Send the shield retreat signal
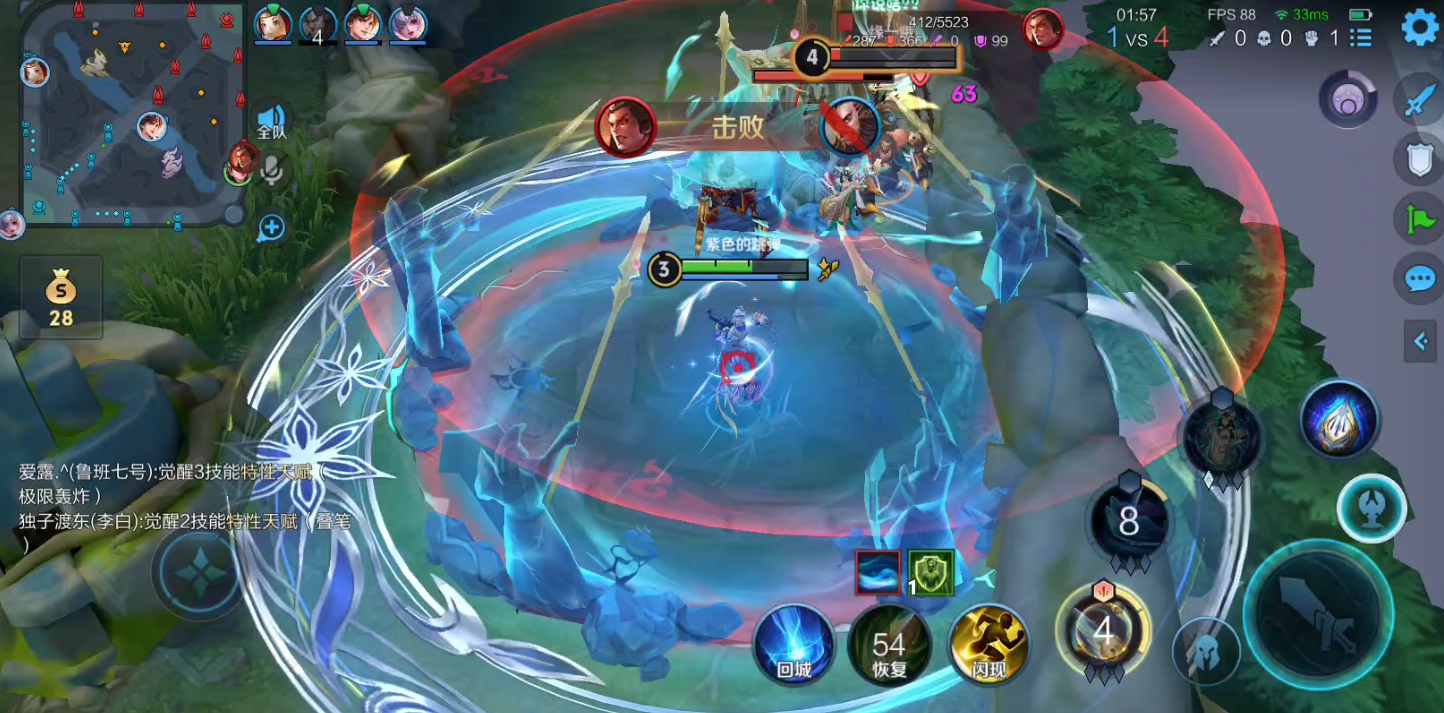This screenshot has height=713, width=1444. (x=1420, y=159)
